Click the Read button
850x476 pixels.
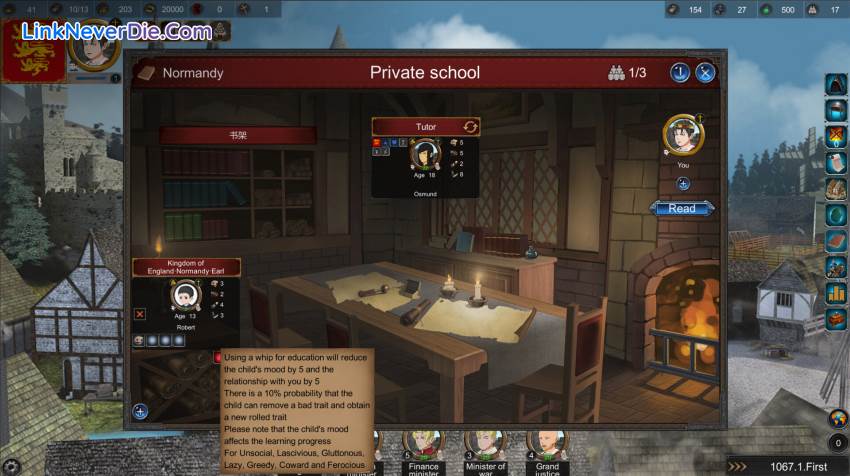pyautogui.click(x=682, y=208)
